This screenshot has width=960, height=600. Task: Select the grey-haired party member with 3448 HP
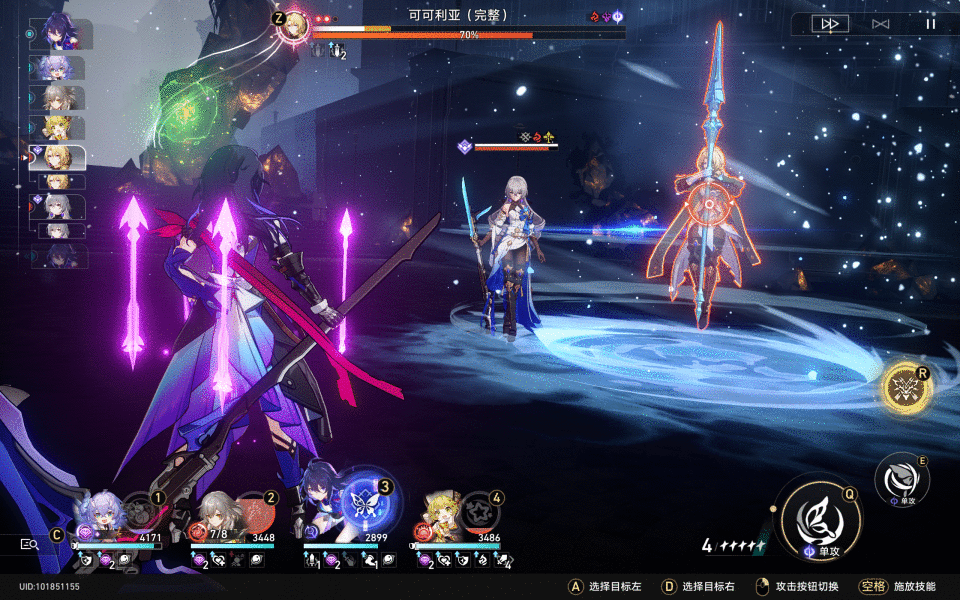click(217, 517)
